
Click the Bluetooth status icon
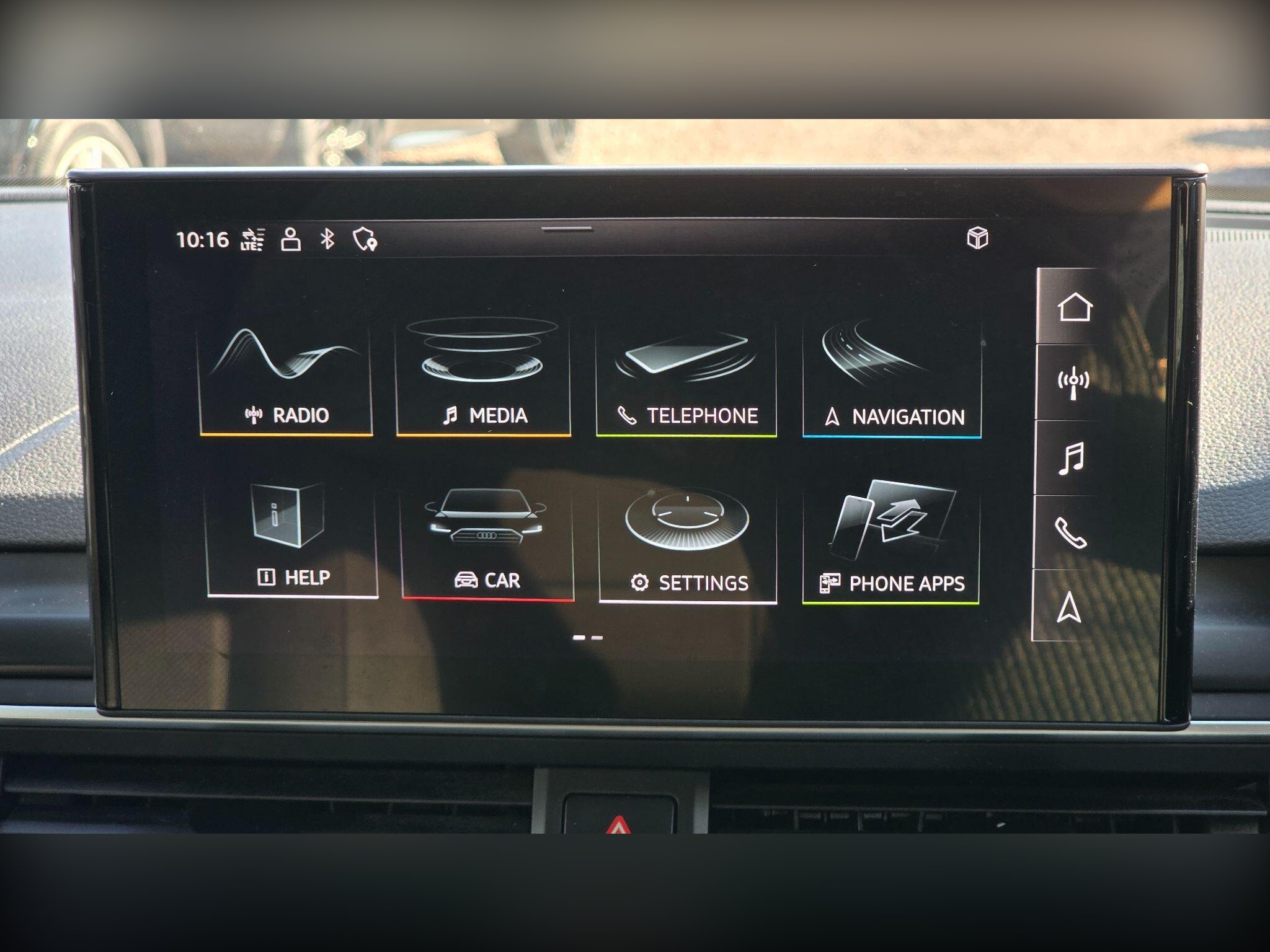(327, 239)
